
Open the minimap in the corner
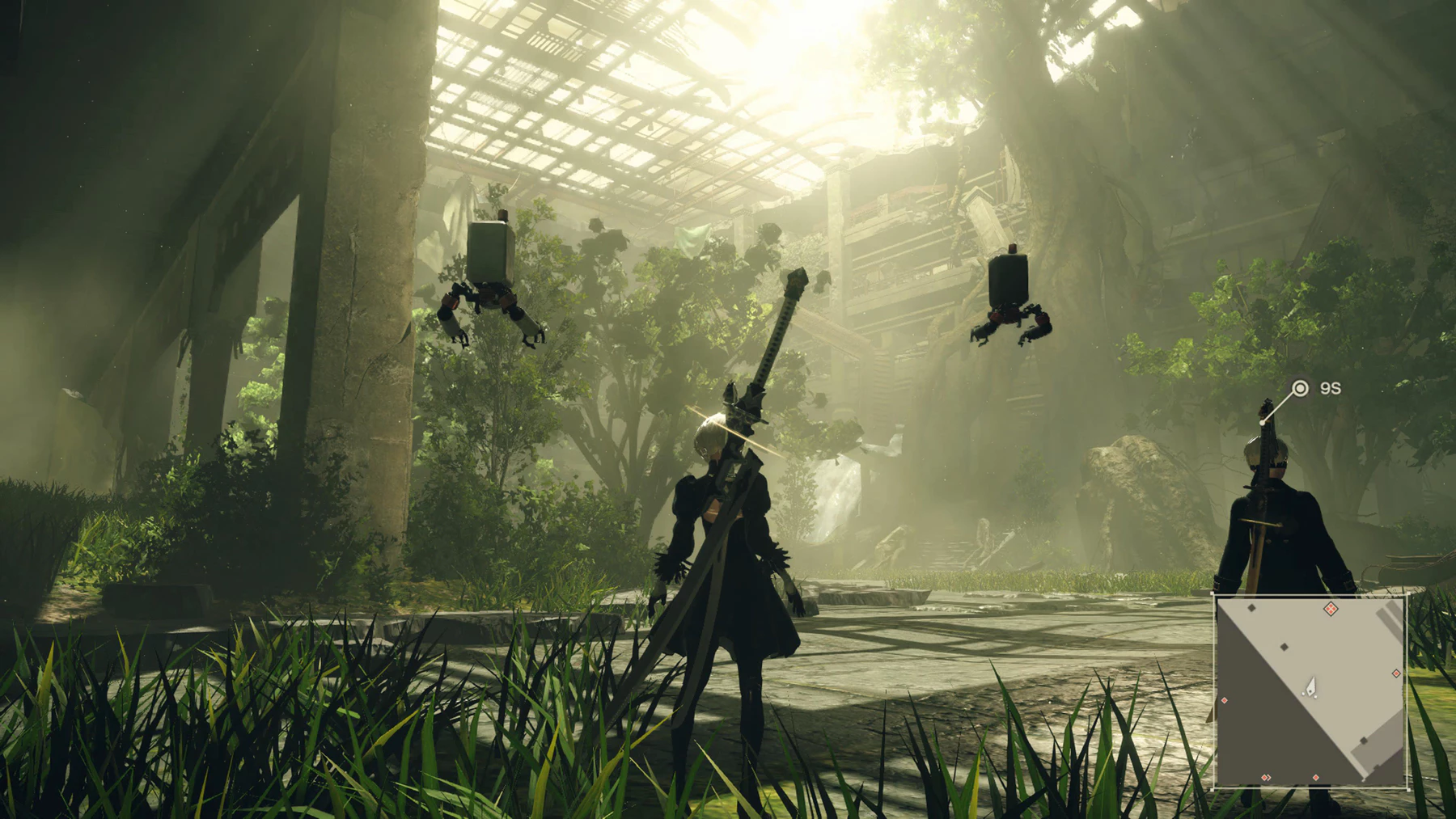[1310, 691]
